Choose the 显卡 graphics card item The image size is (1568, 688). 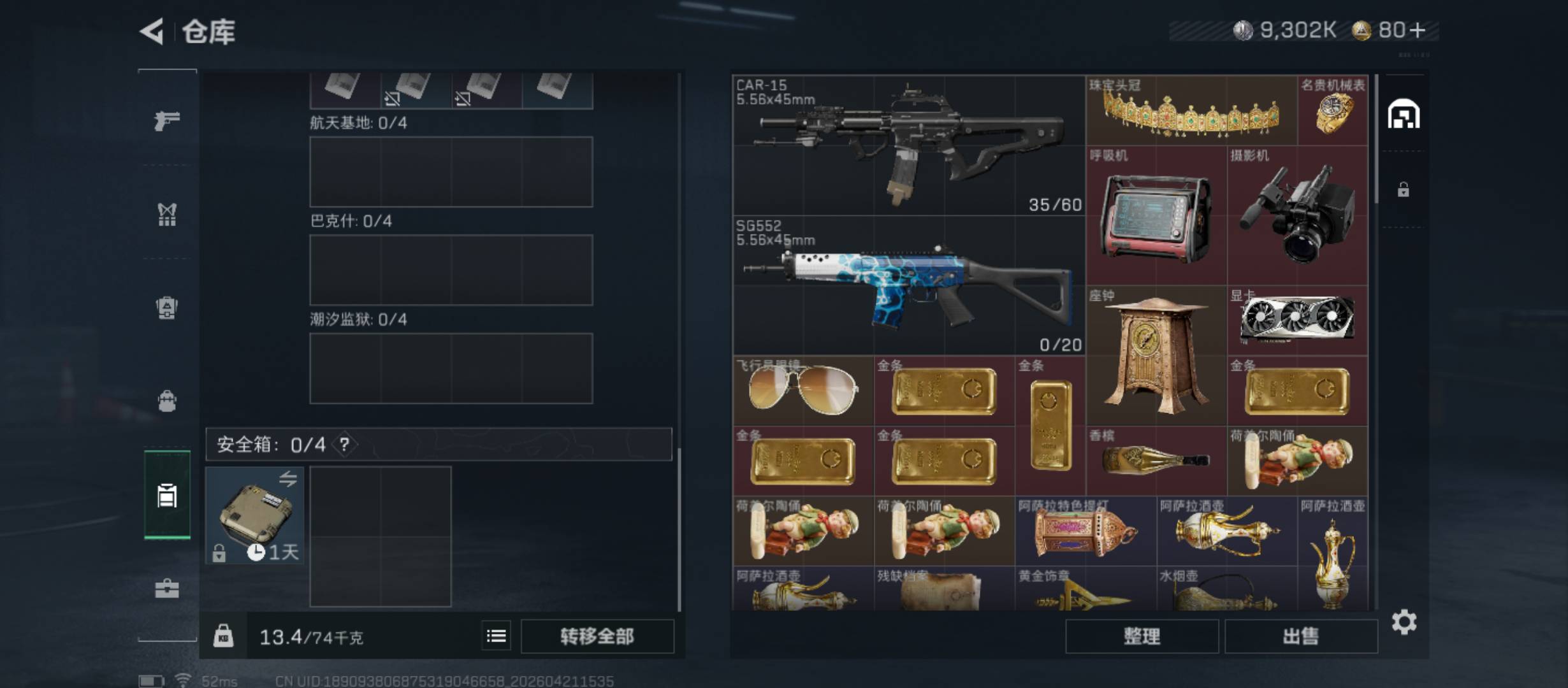(x=1298, y=320)
